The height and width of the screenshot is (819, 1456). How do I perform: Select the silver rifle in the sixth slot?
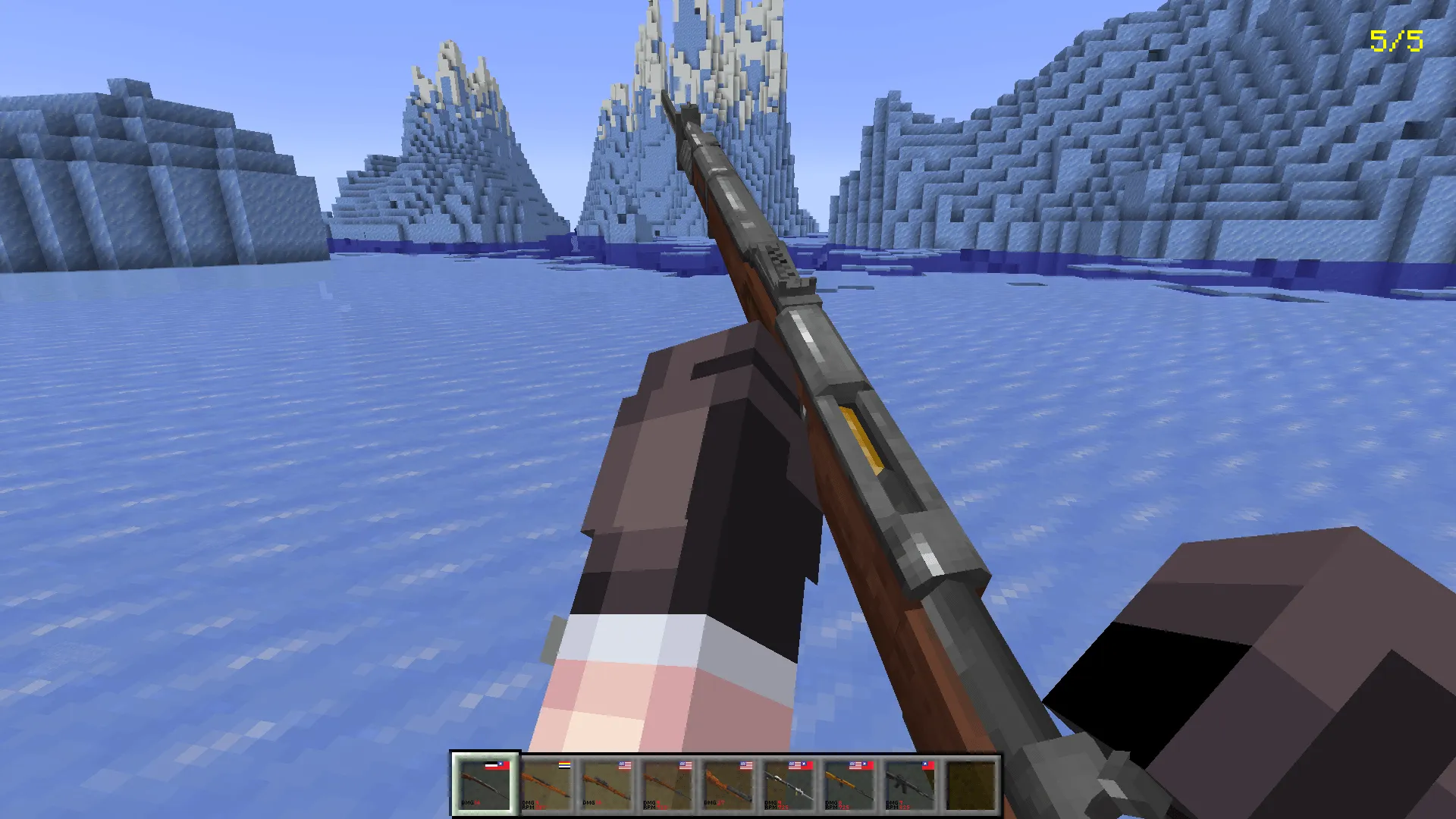(x=788, y=784)
